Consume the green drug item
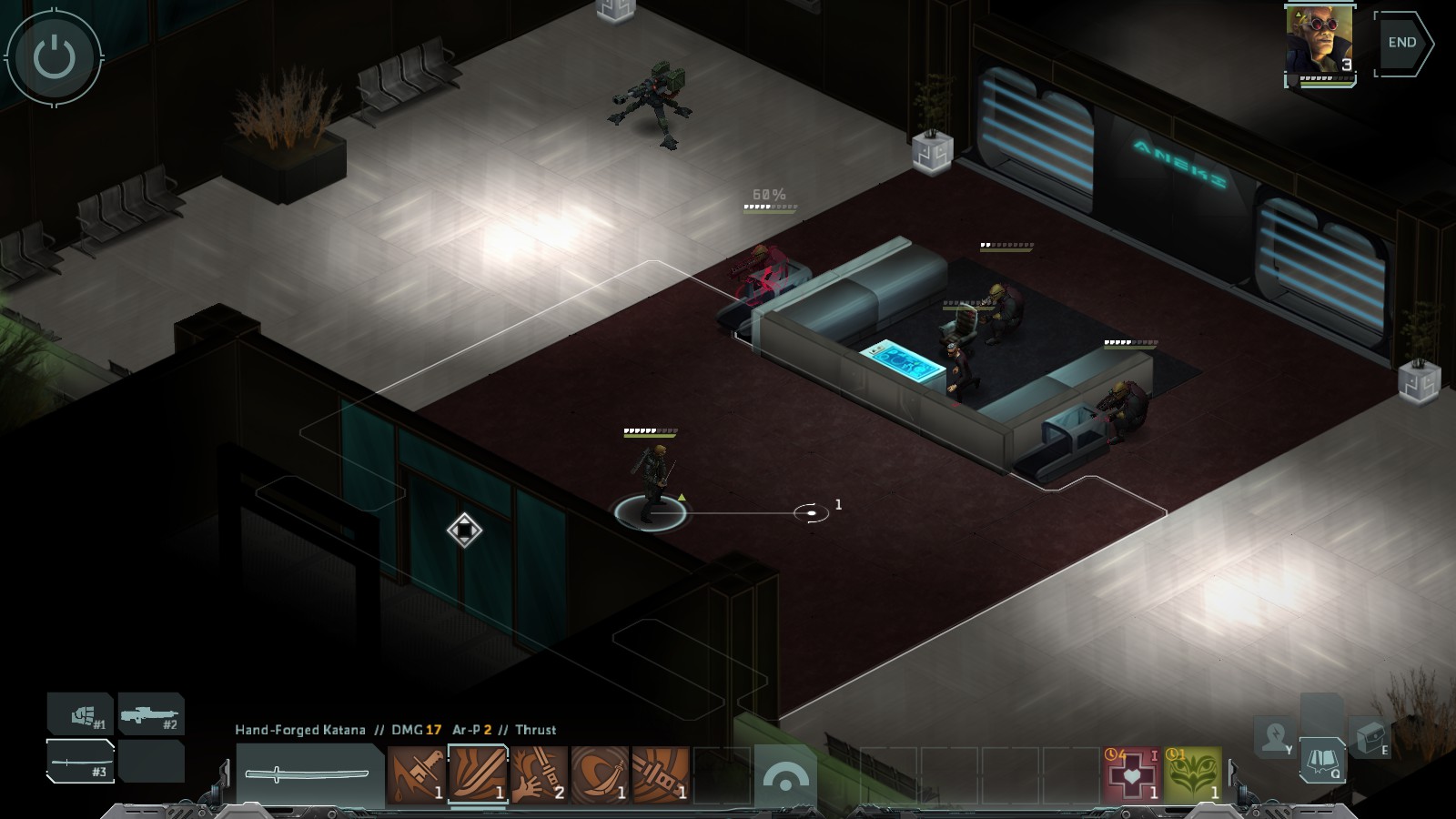The width and height of the screenshot is (1456, 819). click(x=1192, y=773)
